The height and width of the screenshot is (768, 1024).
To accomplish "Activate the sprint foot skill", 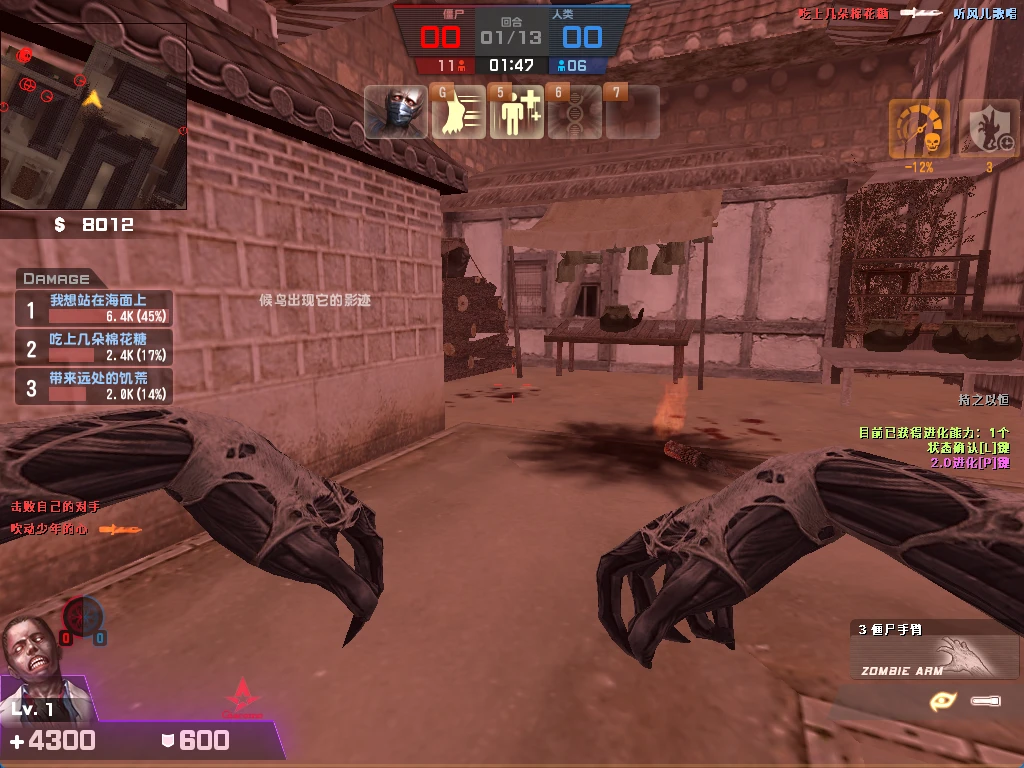I will point(458,112).
